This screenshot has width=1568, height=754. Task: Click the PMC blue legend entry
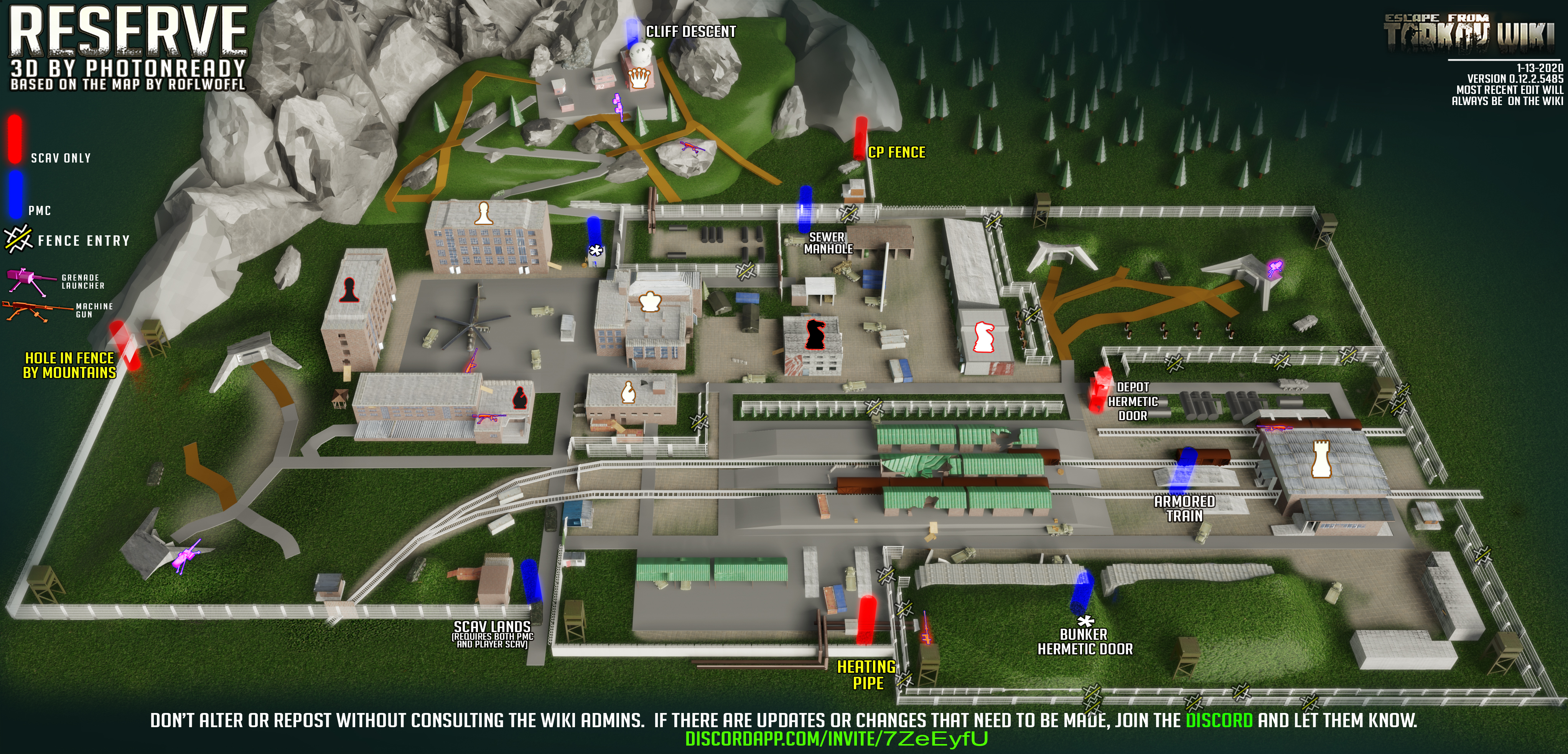(40, 210)
